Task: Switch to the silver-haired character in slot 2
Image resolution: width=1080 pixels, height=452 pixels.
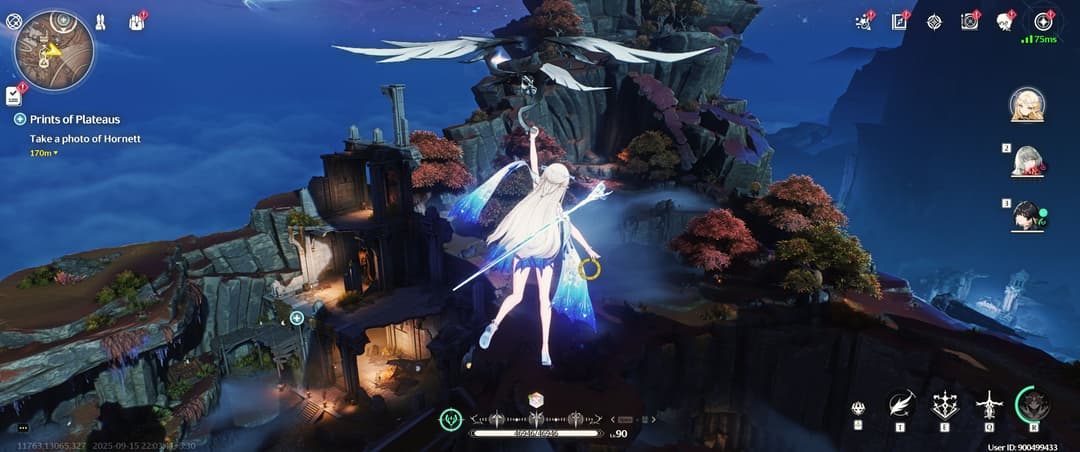Action: (x=1027, y=161)
